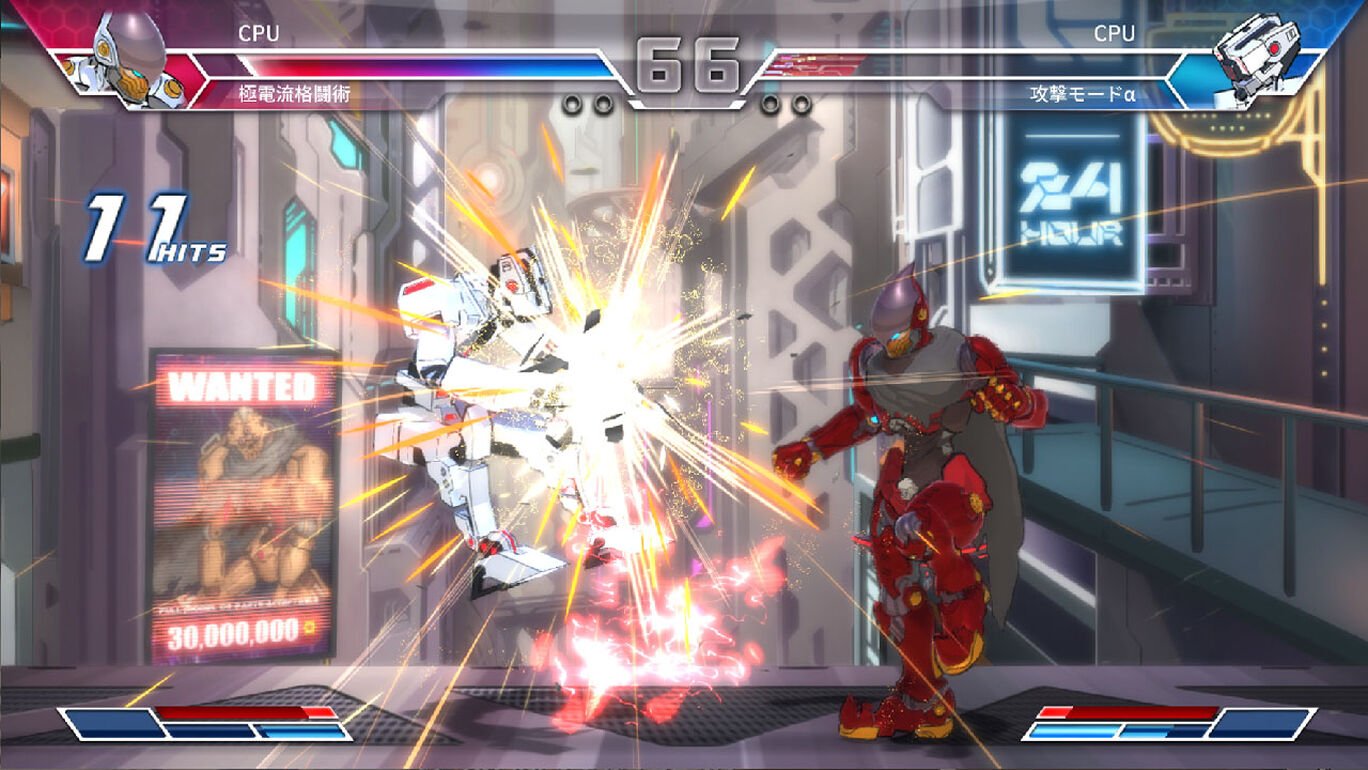Toggle the left player's first round indicator dot

tap(573, 102)
